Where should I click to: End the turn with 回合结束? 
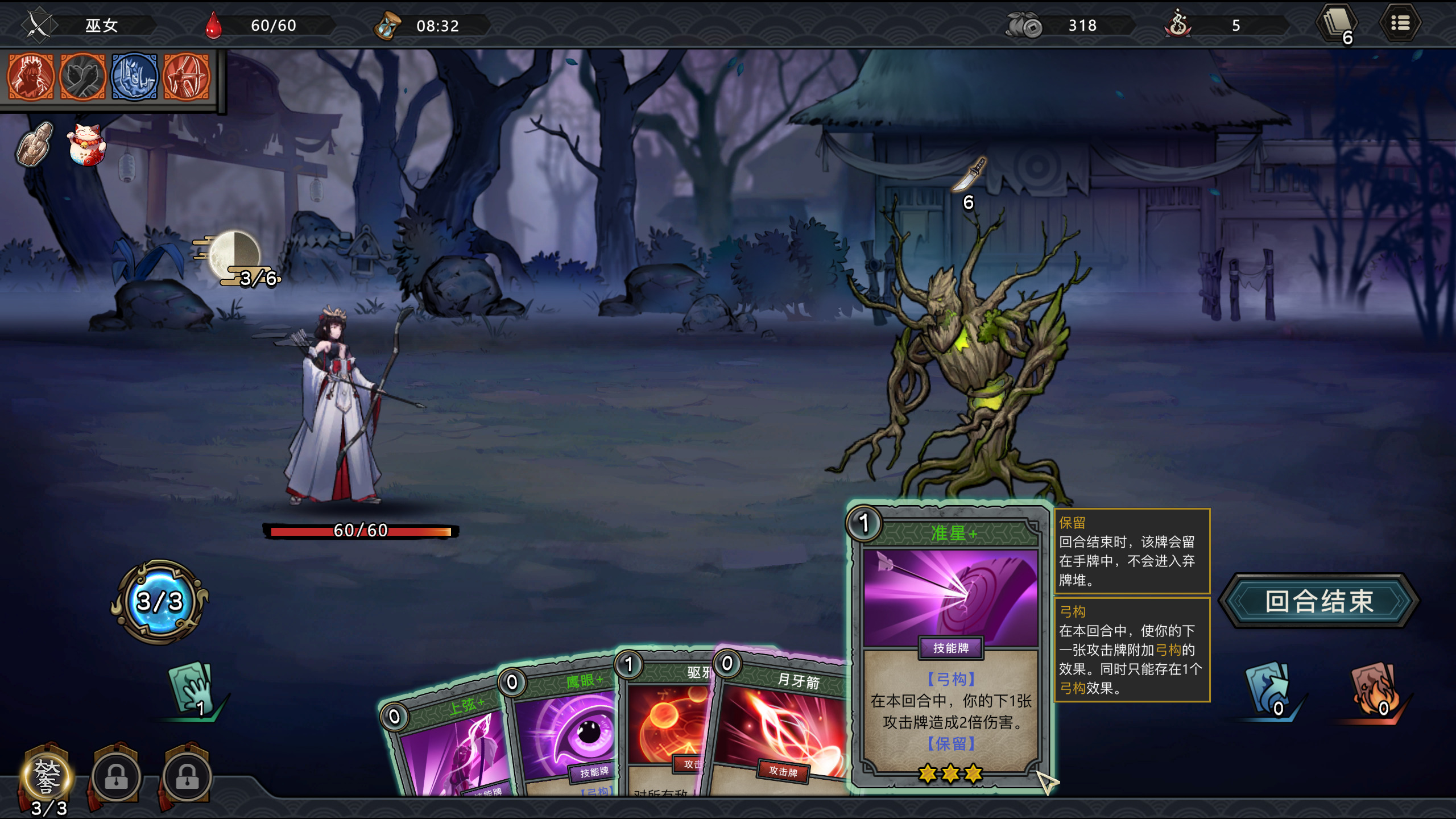pyautogui.click(x=1319, y=601)
